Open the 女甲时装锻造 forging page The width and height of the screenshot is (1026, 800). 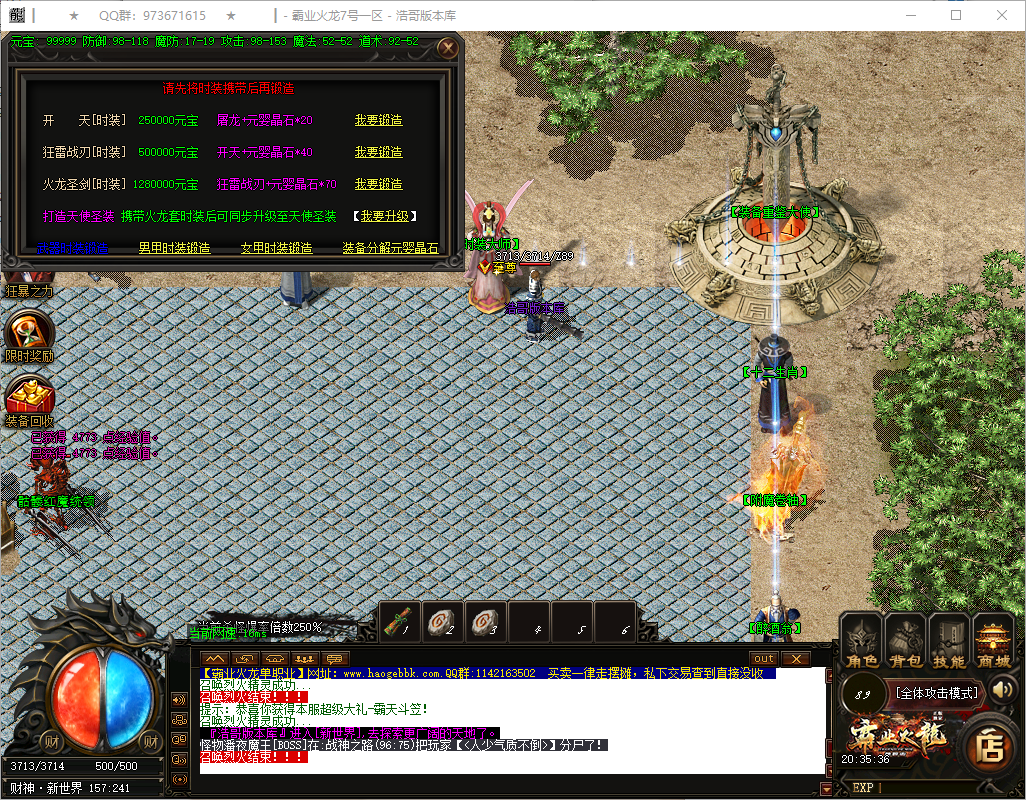[276, 248]
